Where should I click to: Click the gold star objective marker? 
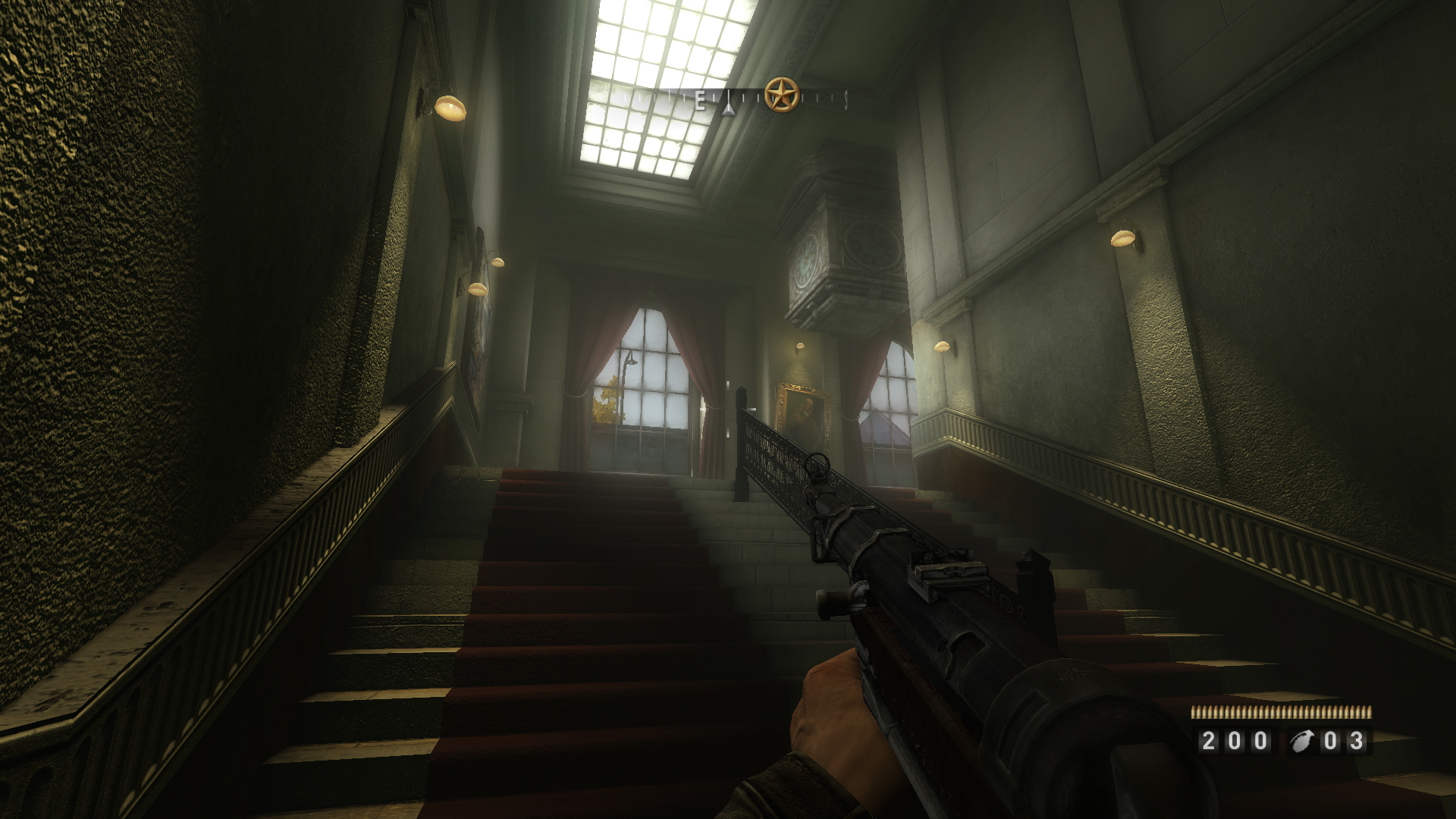[x=780, y=96]
